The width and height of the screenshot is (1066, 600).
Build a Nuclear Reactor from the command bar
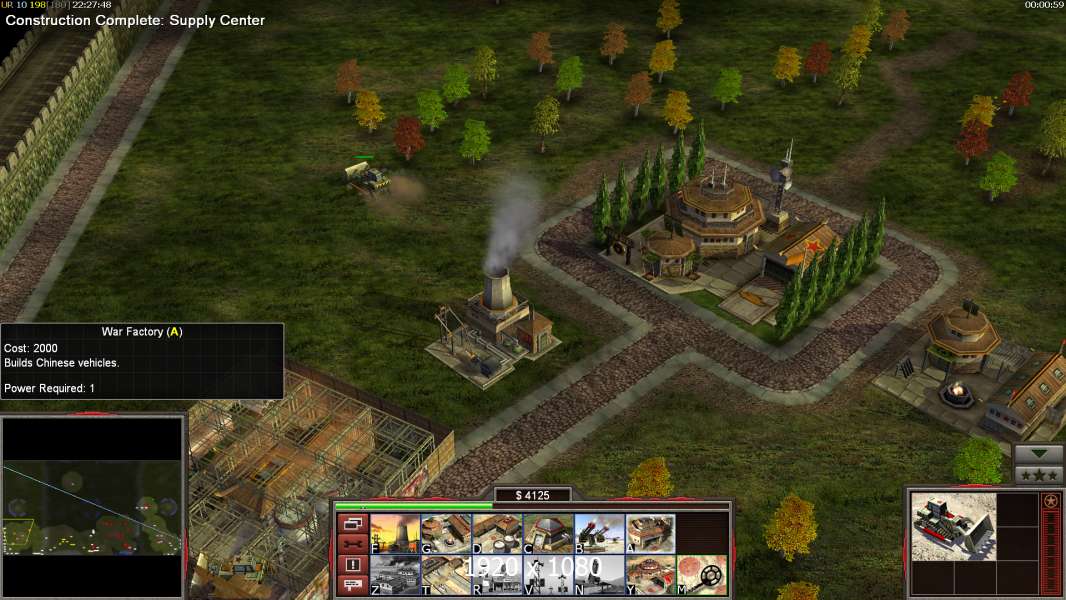(x=395, y=534)
